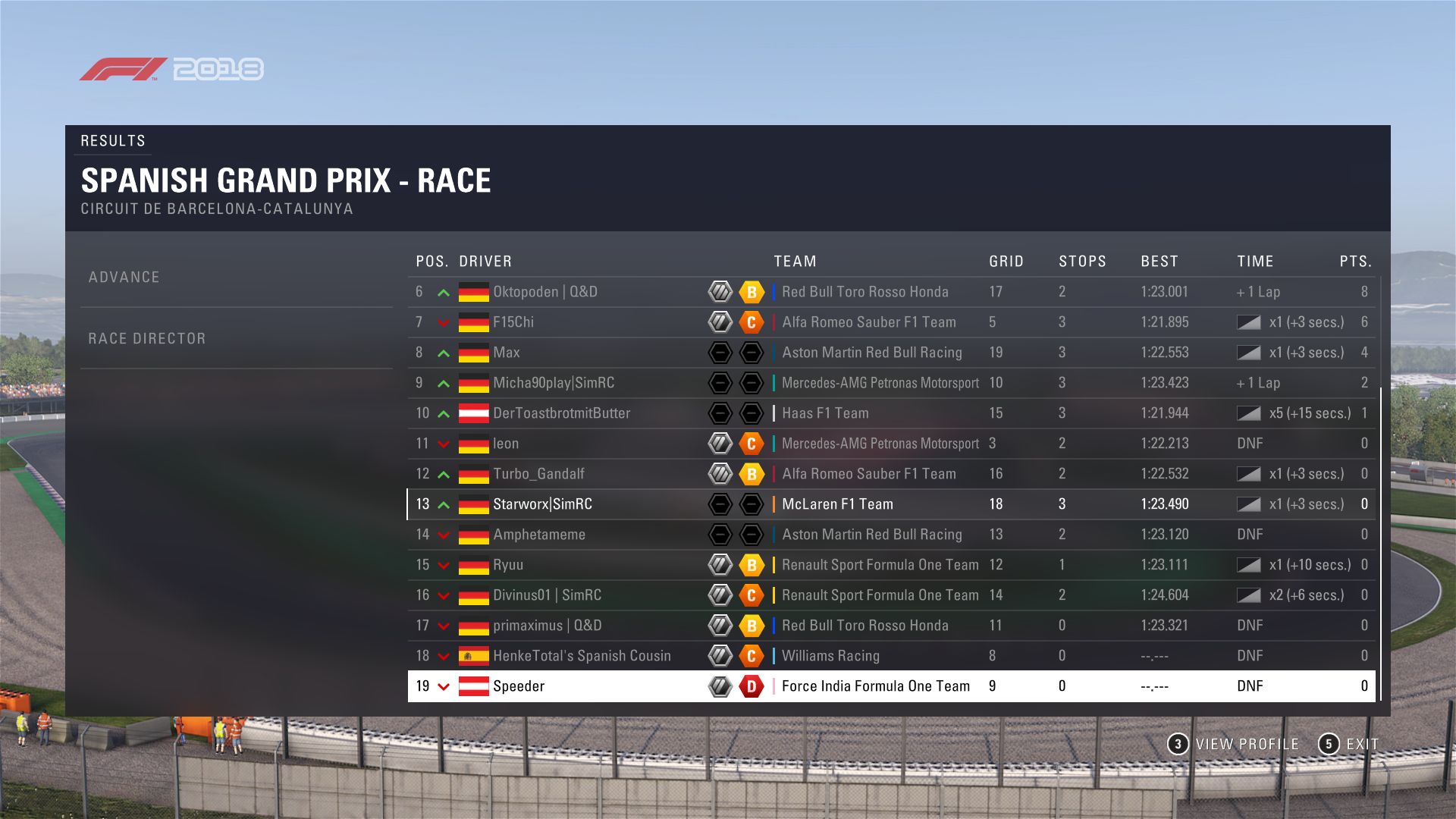Open the Race Director menu entry

[146, 339]
